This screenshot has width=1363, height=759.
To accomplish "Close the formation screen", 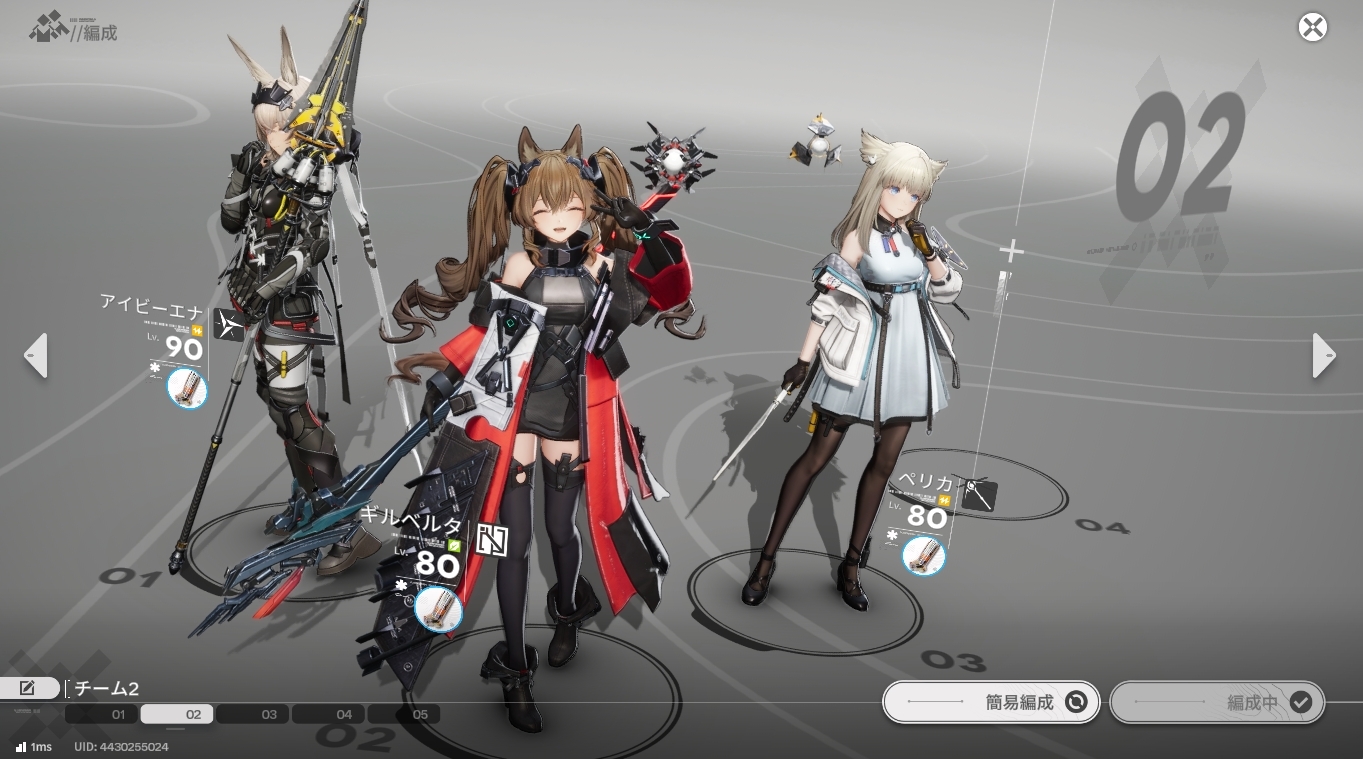I will click(x=1312, y=27).
